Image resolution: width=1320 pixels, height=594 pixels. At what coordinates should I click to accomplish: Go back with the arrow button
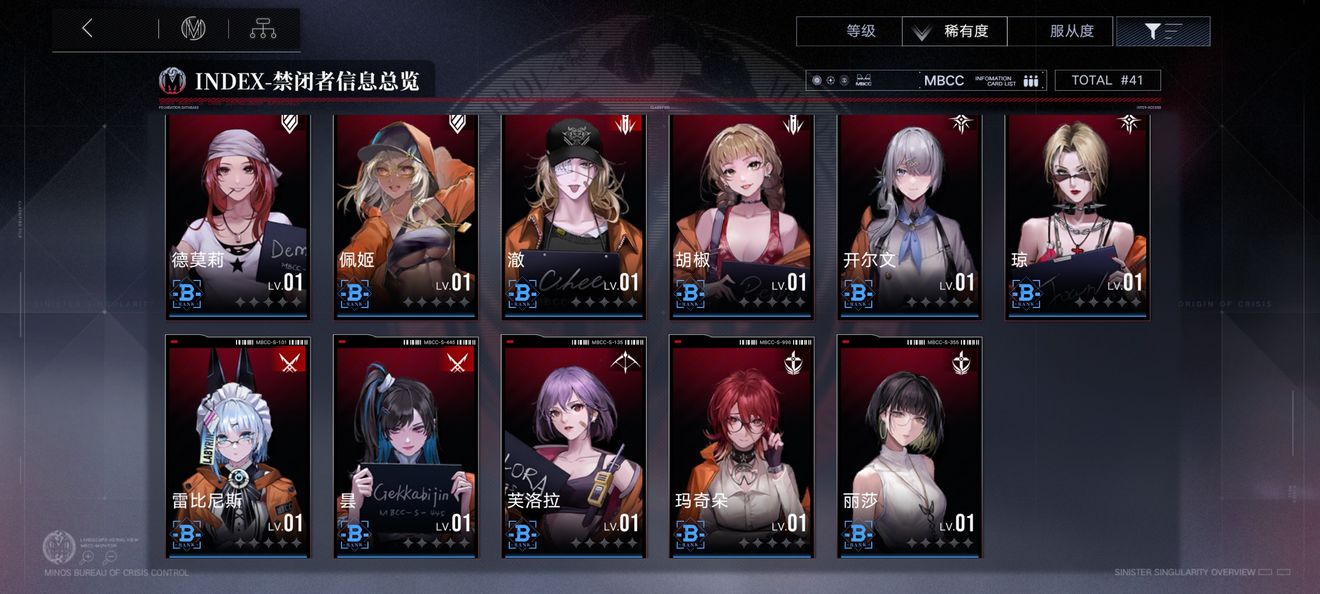tap(88, 29)
